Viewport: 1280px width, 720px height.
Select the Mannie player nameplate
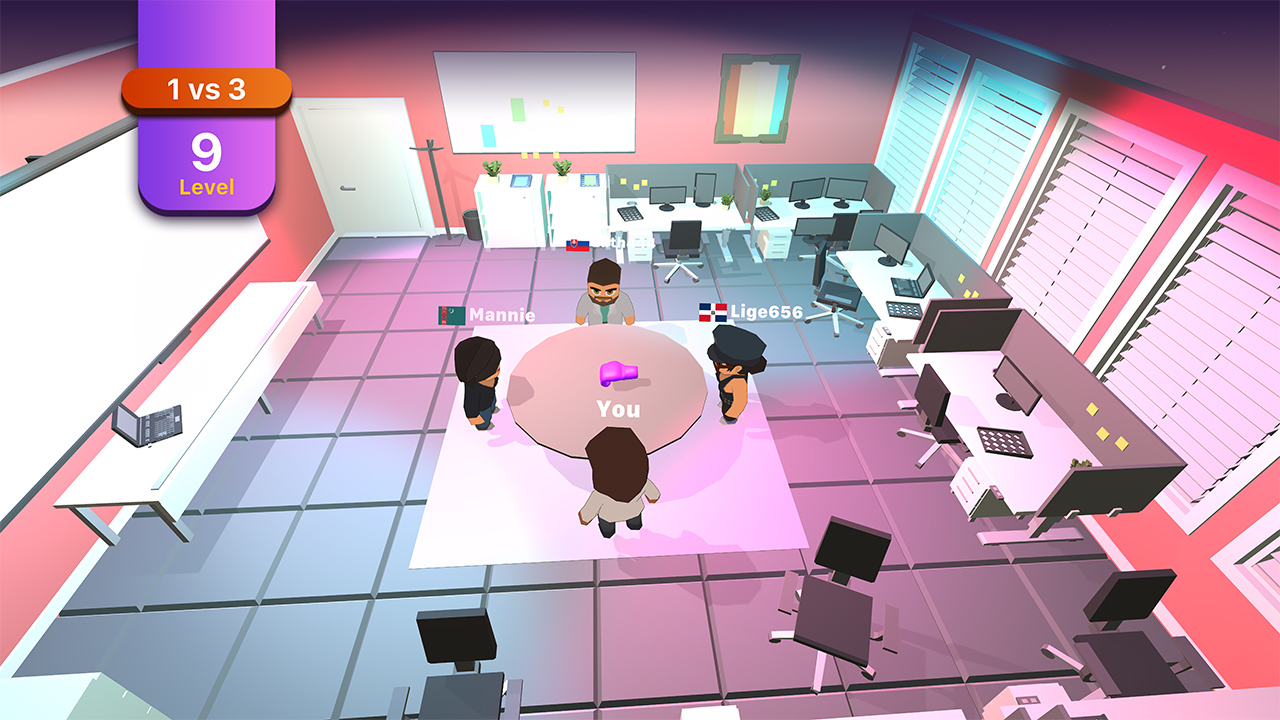click(x=501, y=315)
